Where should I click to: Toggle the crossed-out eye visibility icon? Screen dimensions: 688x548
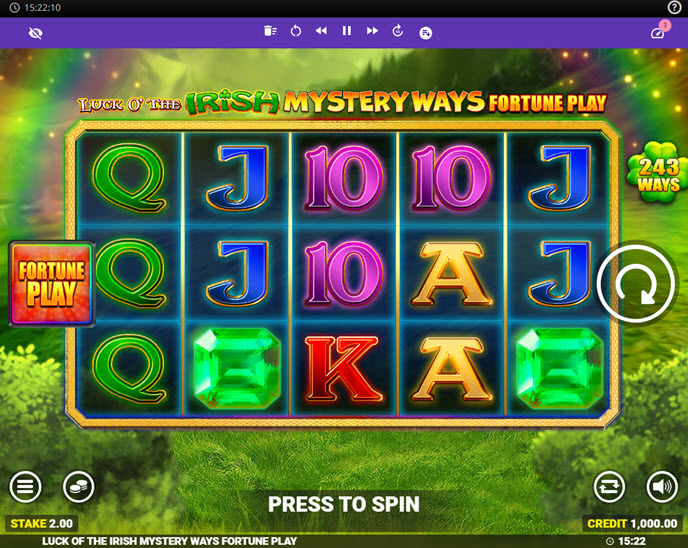(36, 33)
